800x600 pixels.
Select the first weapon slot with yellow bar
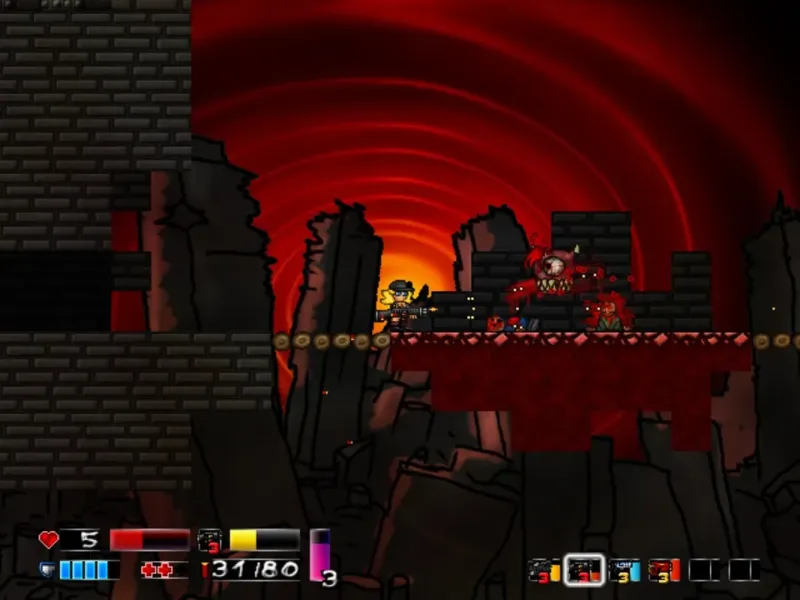[x=544, y=570]
